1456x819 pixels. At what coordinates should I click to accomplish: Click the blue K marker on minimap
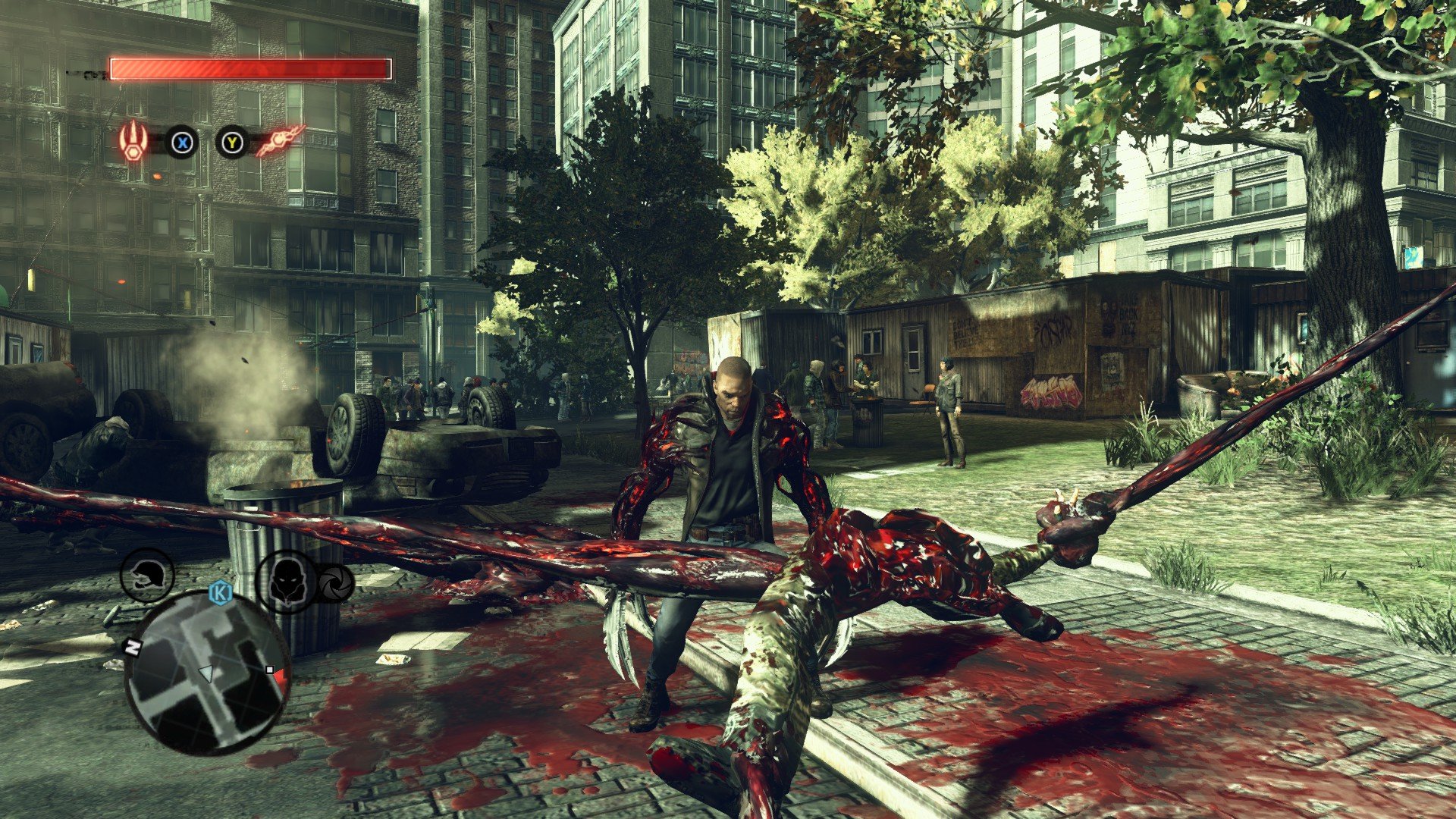(x=220, y=590)
